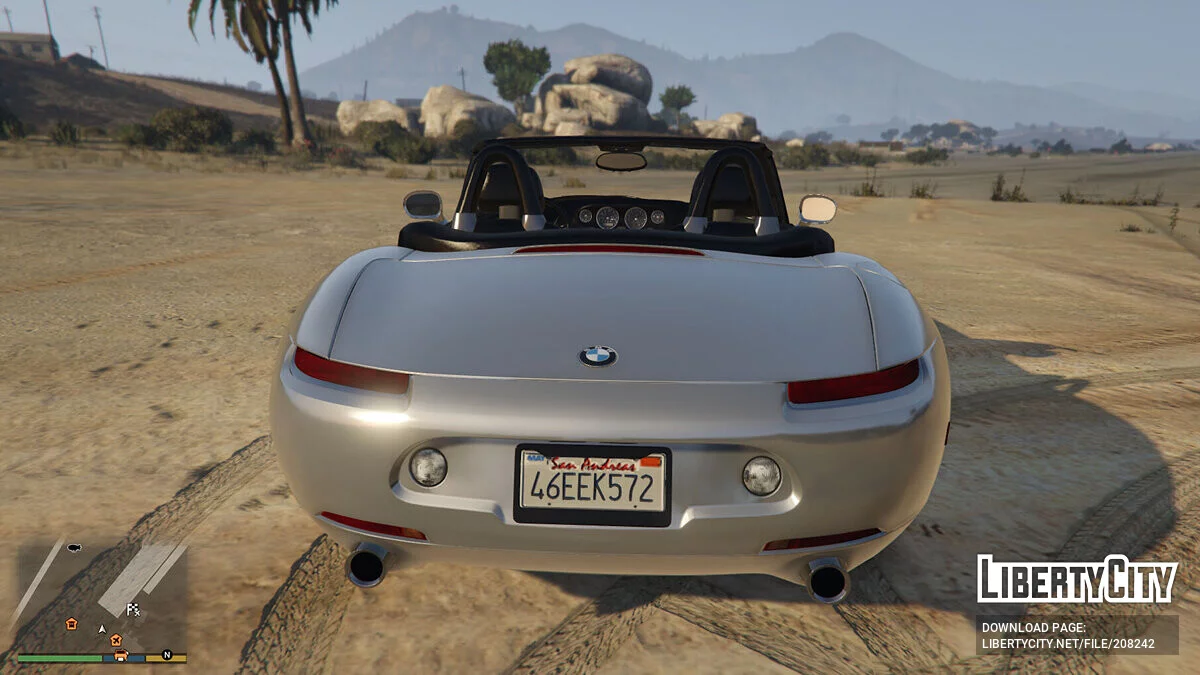Click the orange vehicle marker on minimap
1200x675 pixels.
point(120,656)
